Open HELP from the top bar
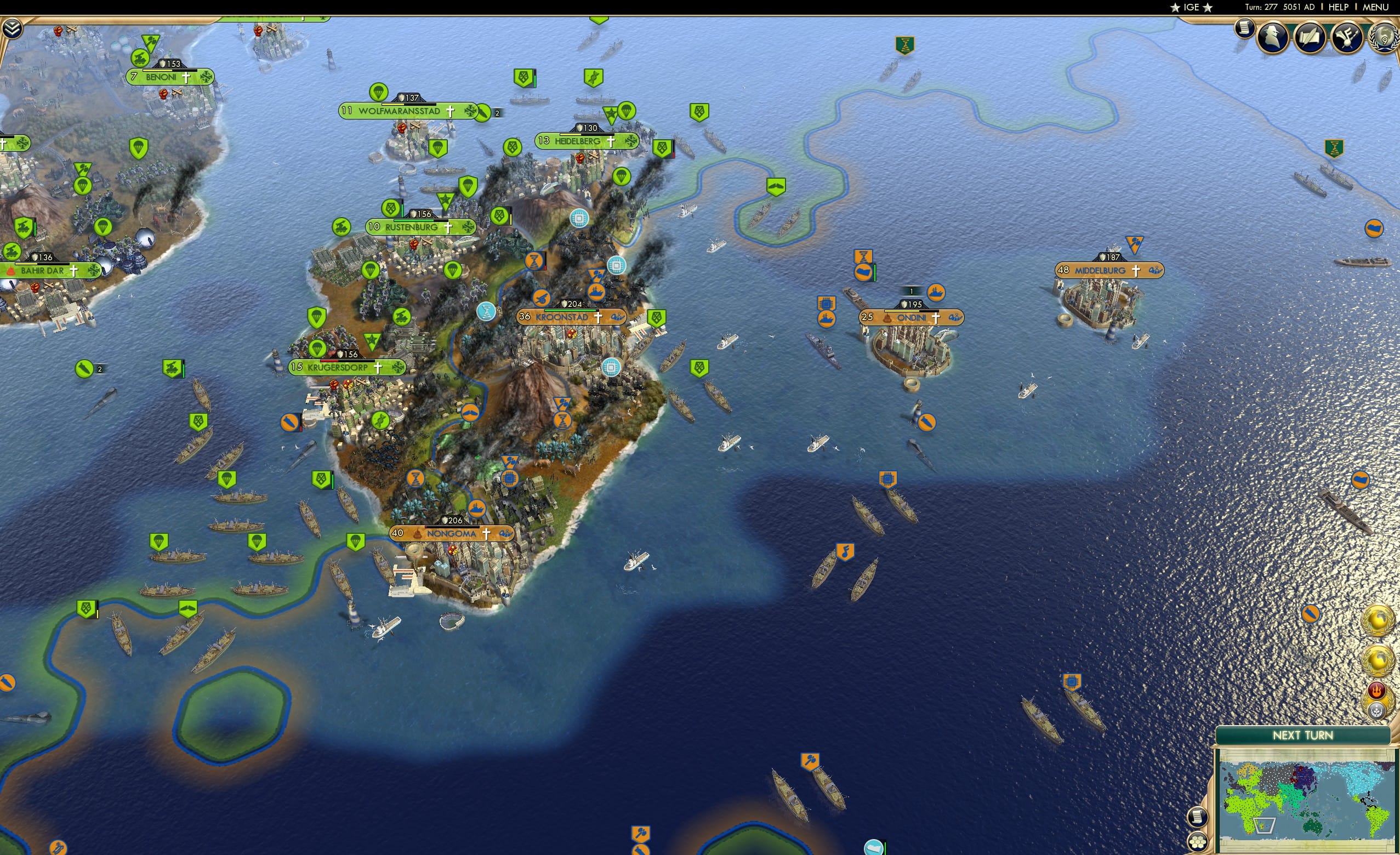The width and height of the screenshot is (1400, 855). (x=1339, y=7)
